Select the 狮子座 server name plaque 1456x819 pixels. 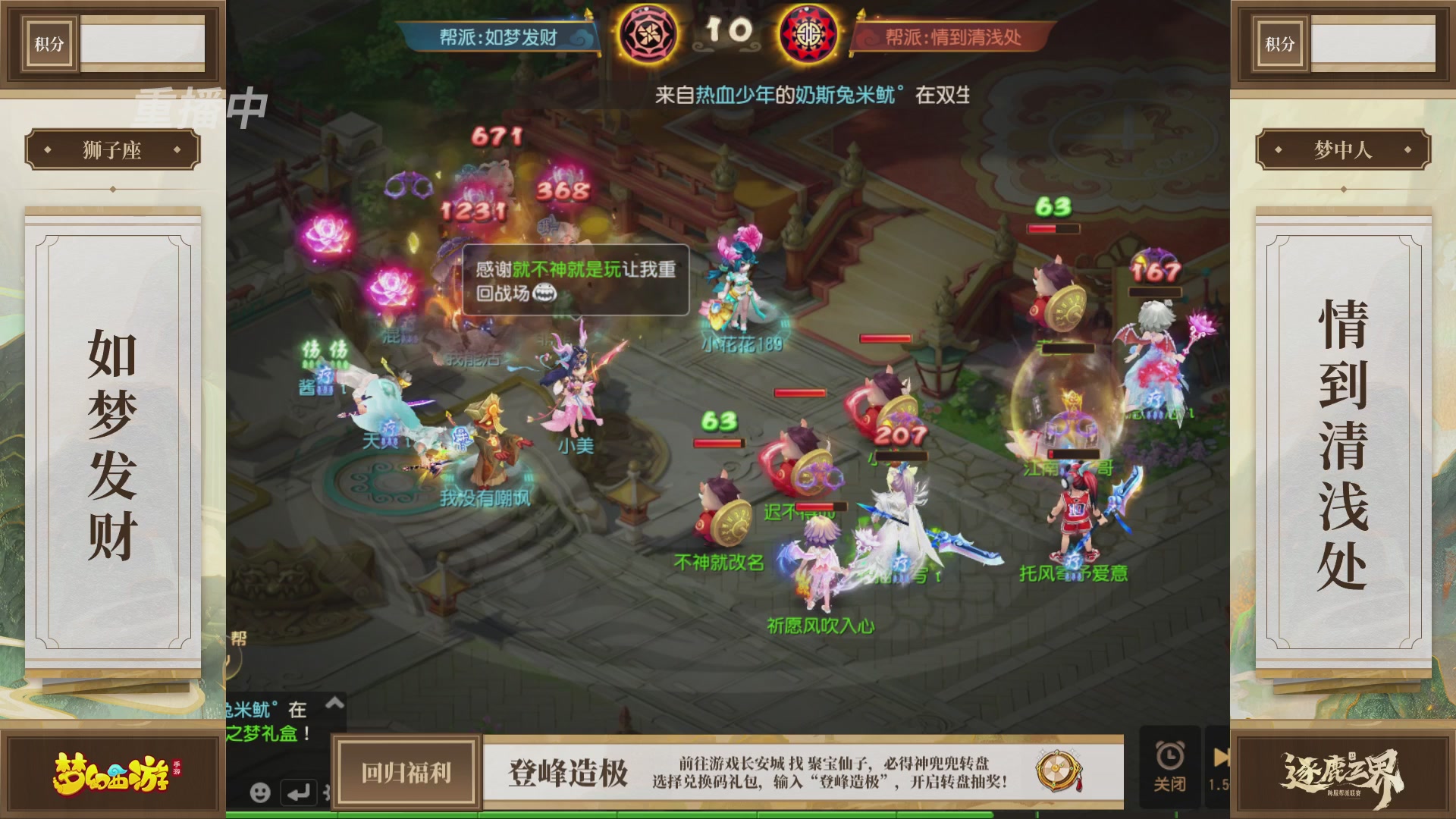click(x=112, y=149)
